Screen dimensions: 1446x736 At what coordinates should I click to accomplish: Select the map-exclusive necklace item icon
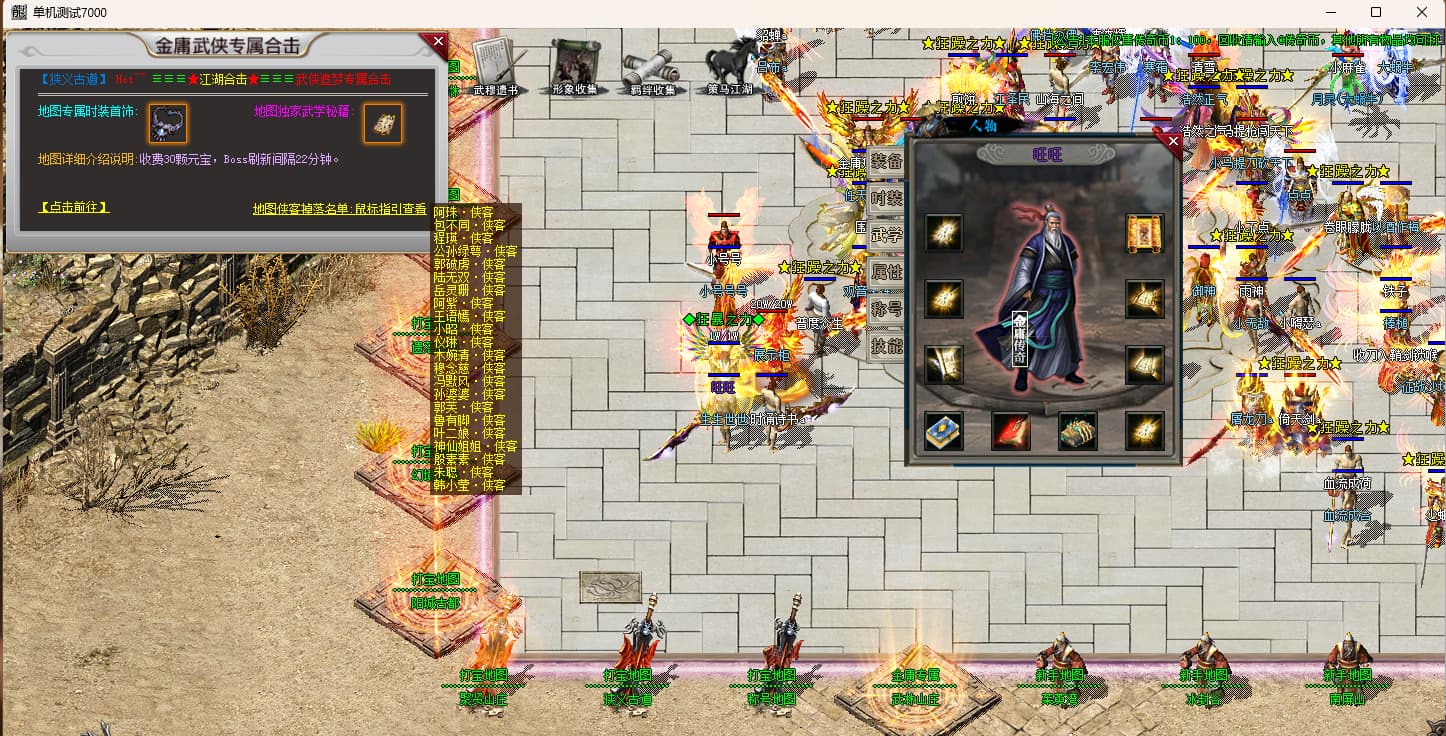(167, 123)
